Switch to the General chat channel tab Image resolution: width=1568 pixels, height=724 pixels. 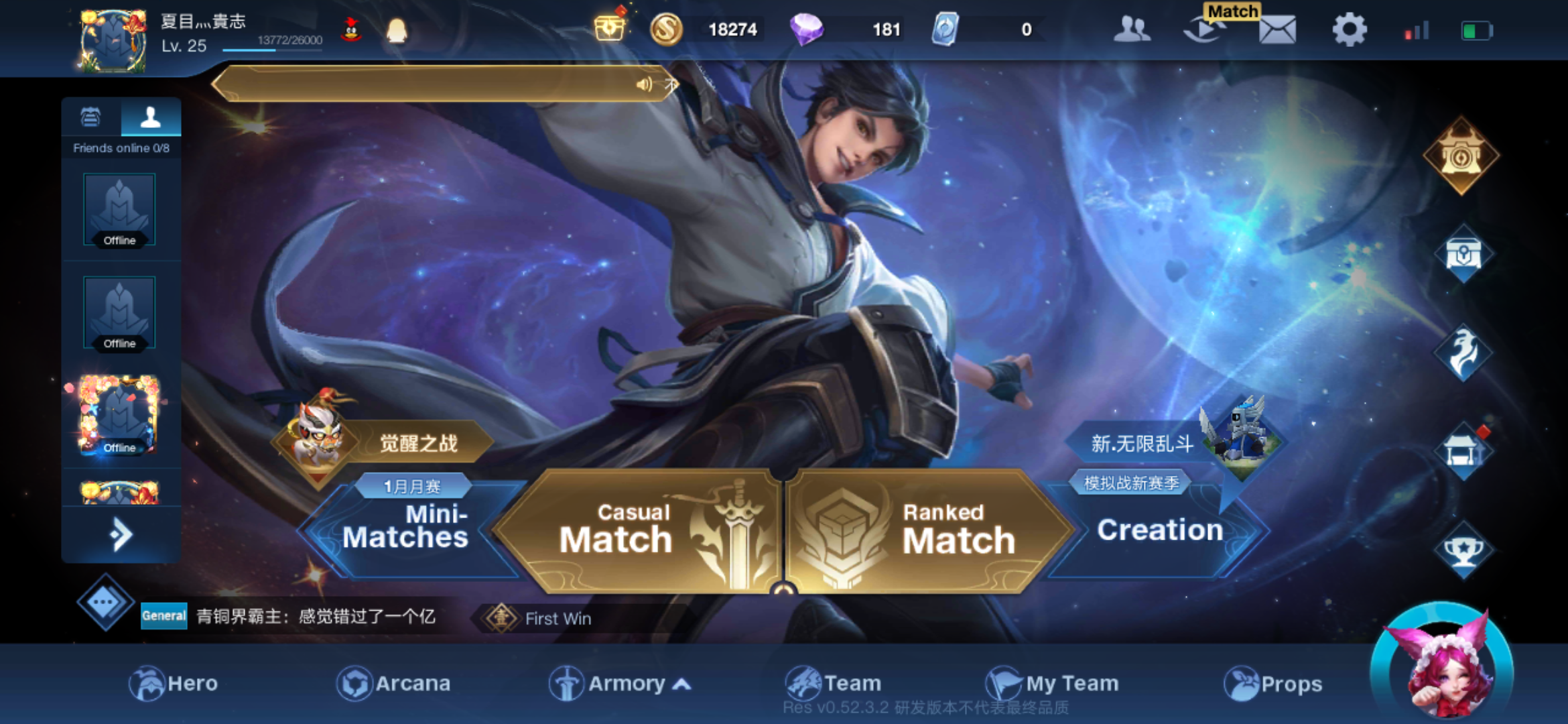(x=163, y=617)
